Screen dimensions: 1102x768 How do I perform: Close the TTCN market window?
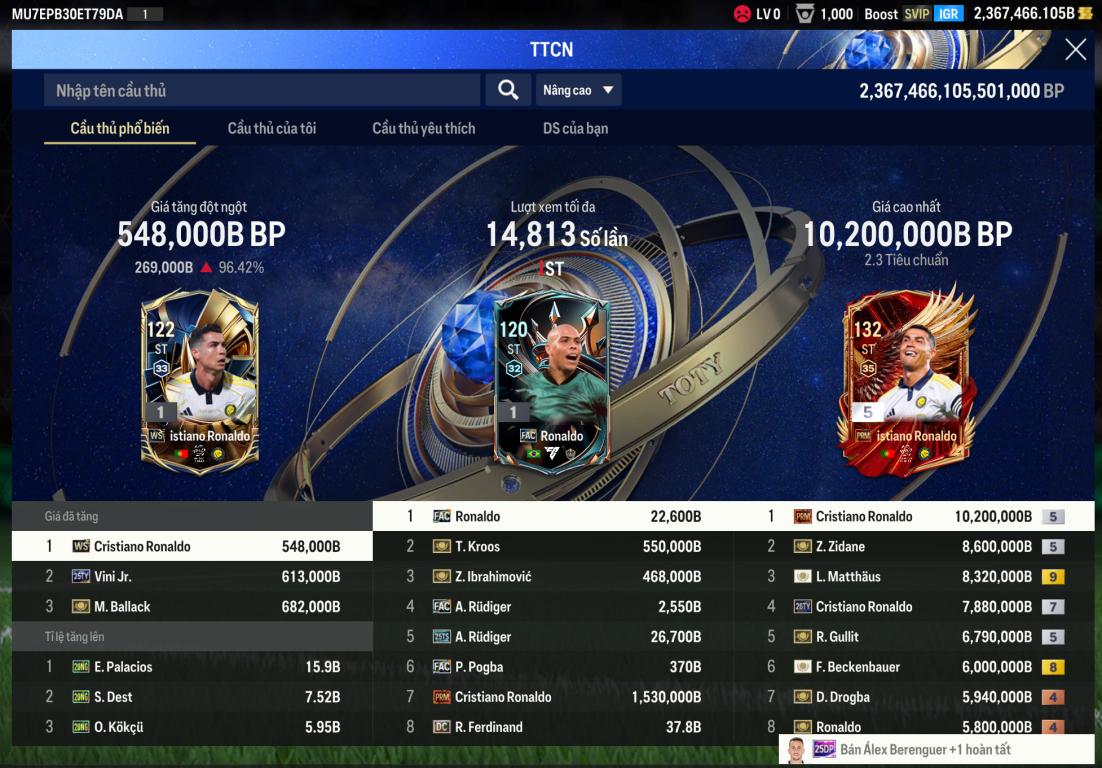coord(1075,50)
